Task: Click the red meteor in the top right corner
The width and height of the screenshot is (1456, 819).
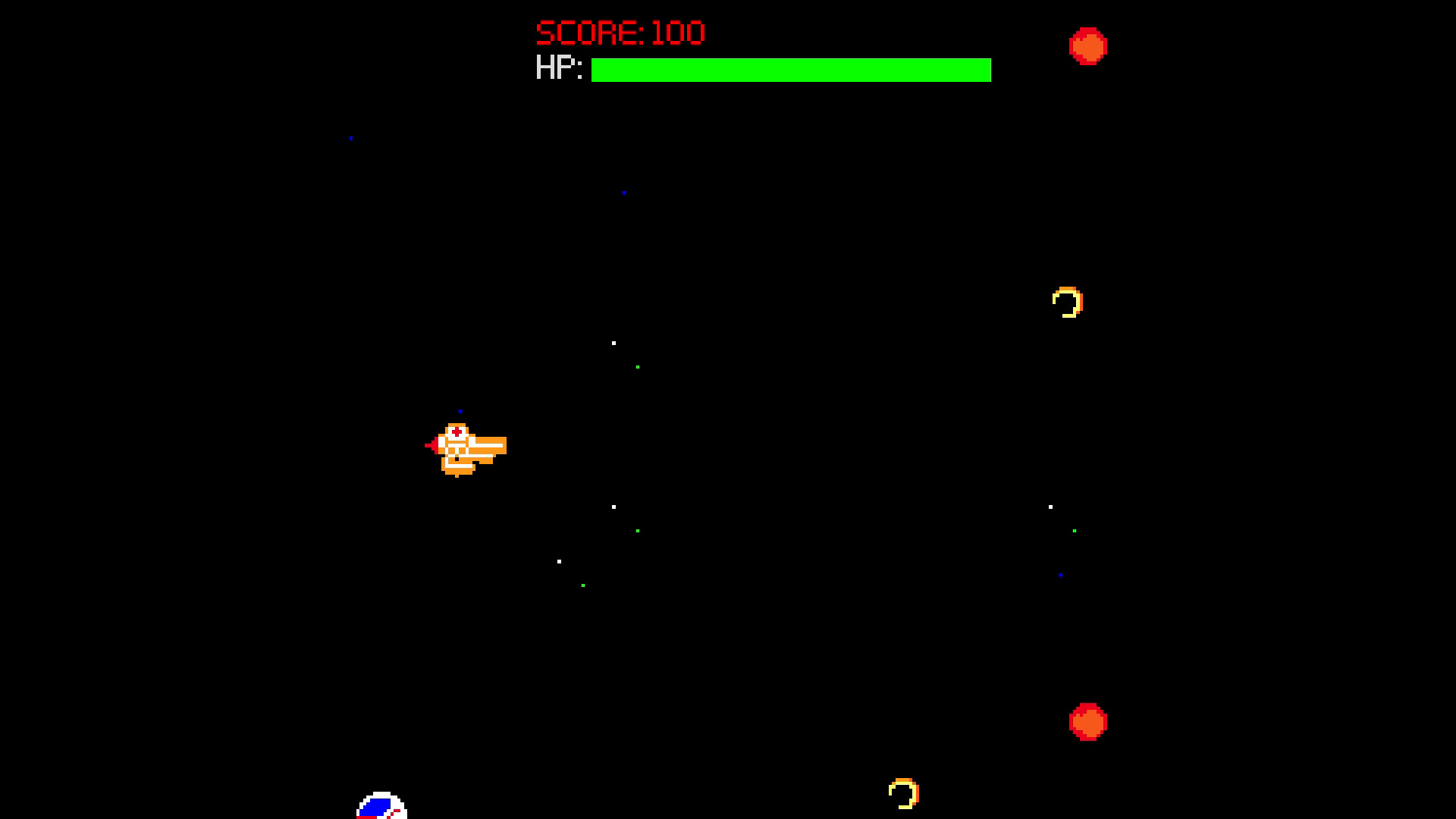Action: coord(1089,47)
